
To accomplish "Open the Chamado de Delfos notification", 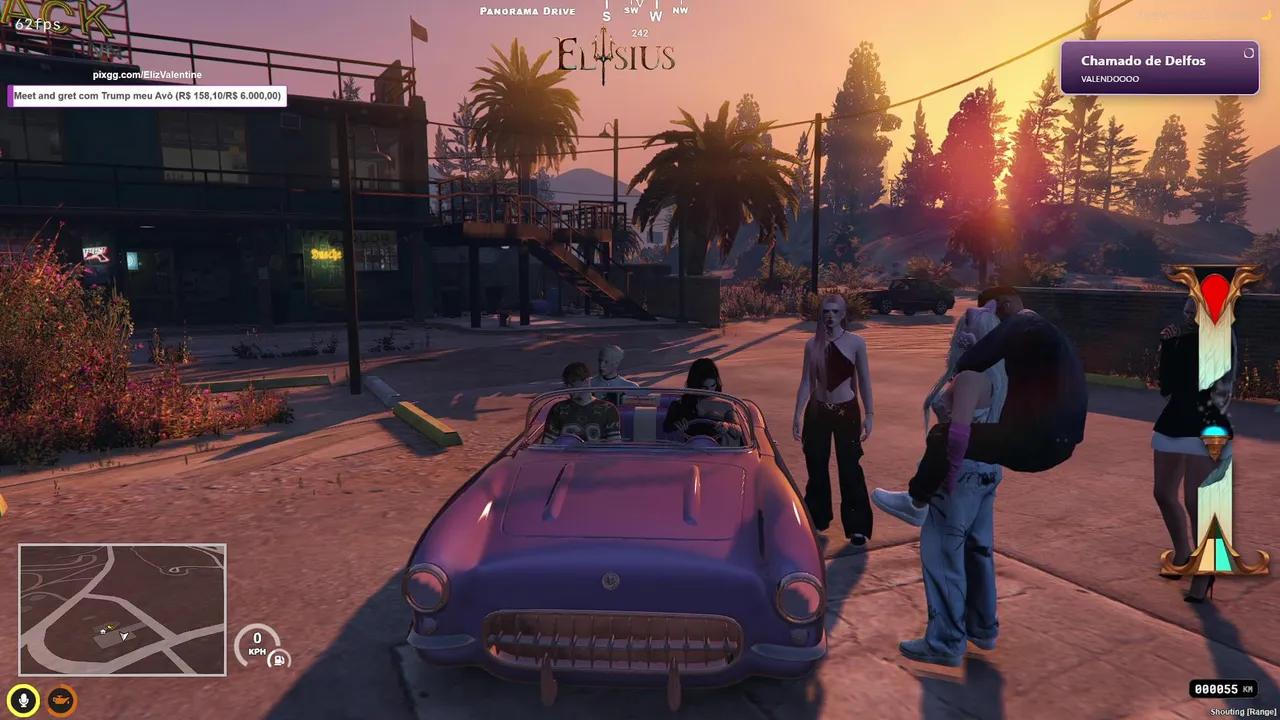I will point(1159,68).
